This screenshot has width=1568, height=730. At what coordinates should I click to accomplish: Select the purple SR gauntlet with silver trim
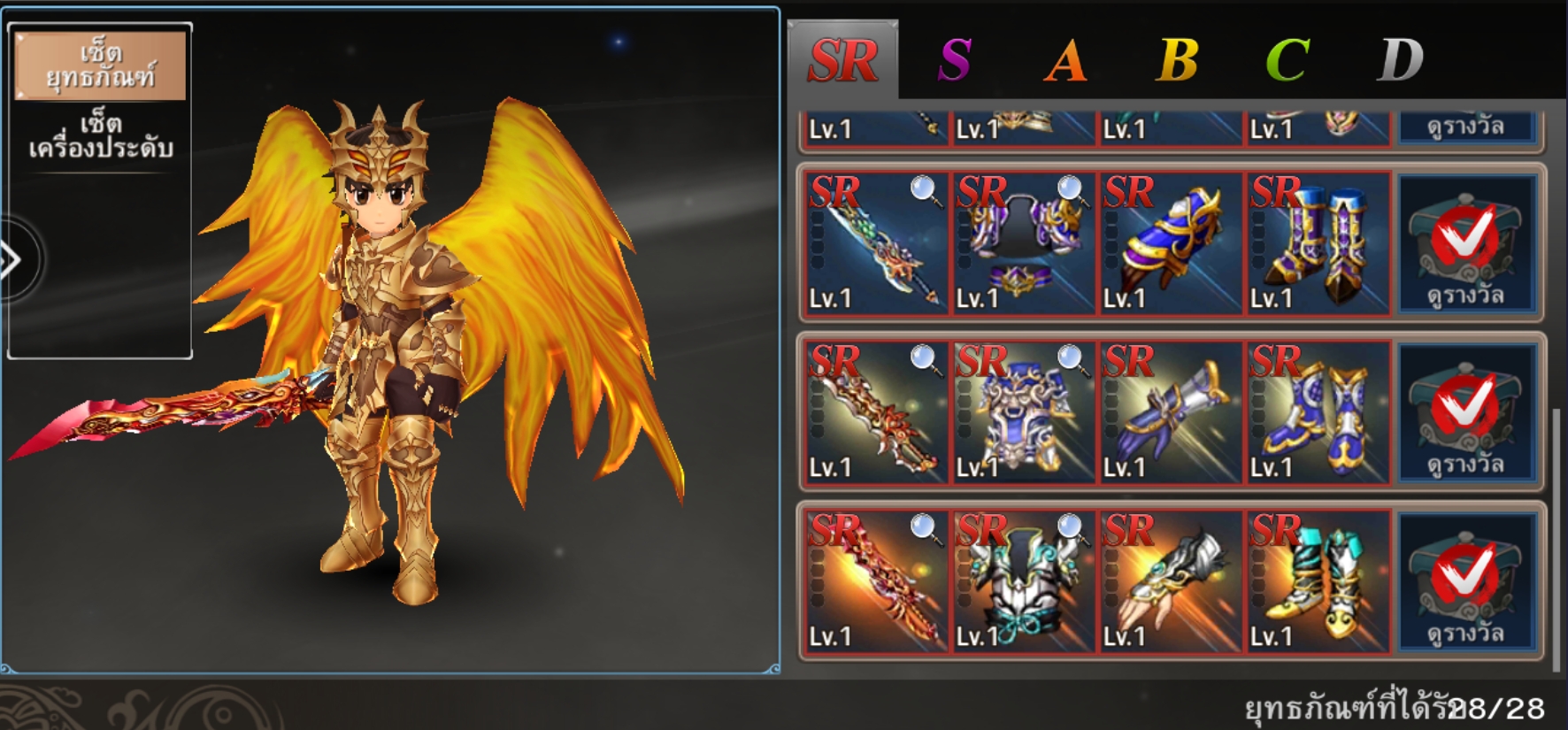coord(1169,412)
